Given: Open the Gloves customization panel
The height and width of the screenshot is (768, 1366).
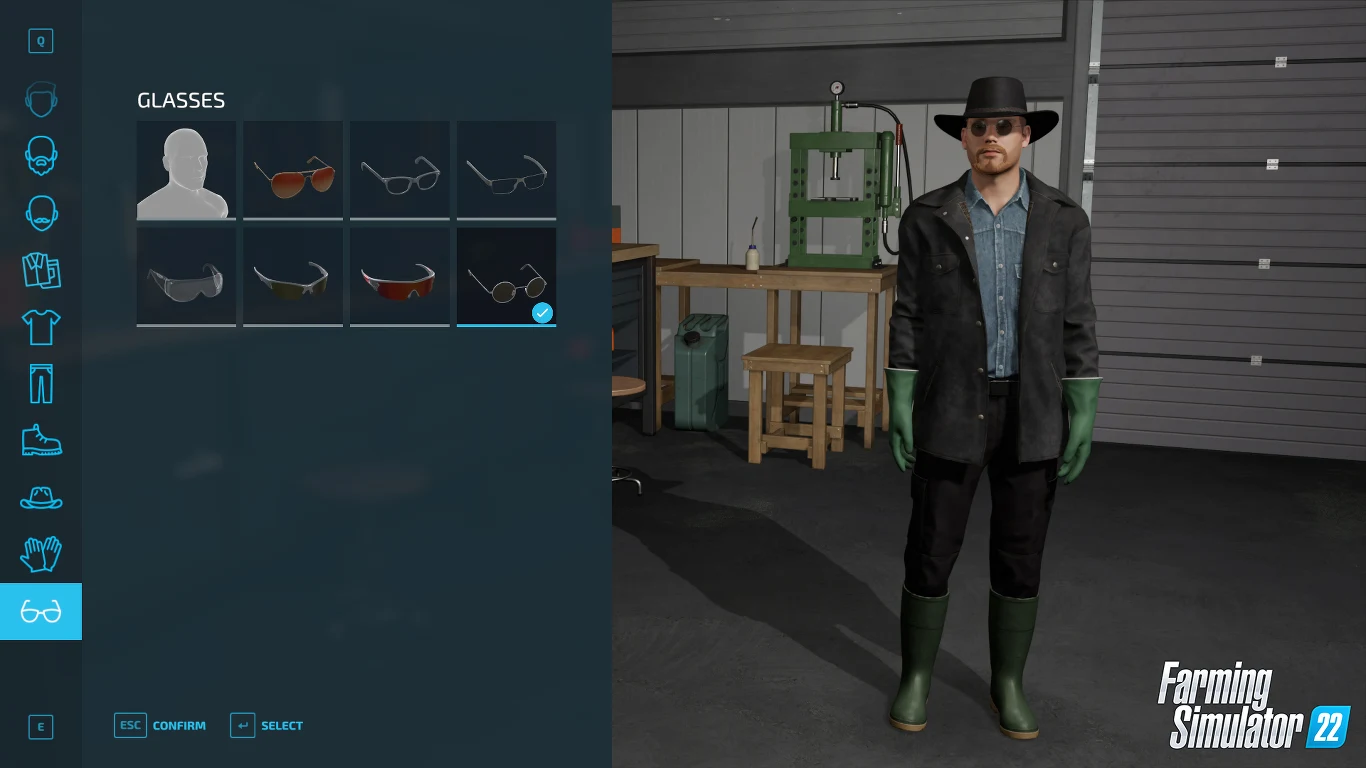Looking at the screenshot, I should [x=41, y=553].
